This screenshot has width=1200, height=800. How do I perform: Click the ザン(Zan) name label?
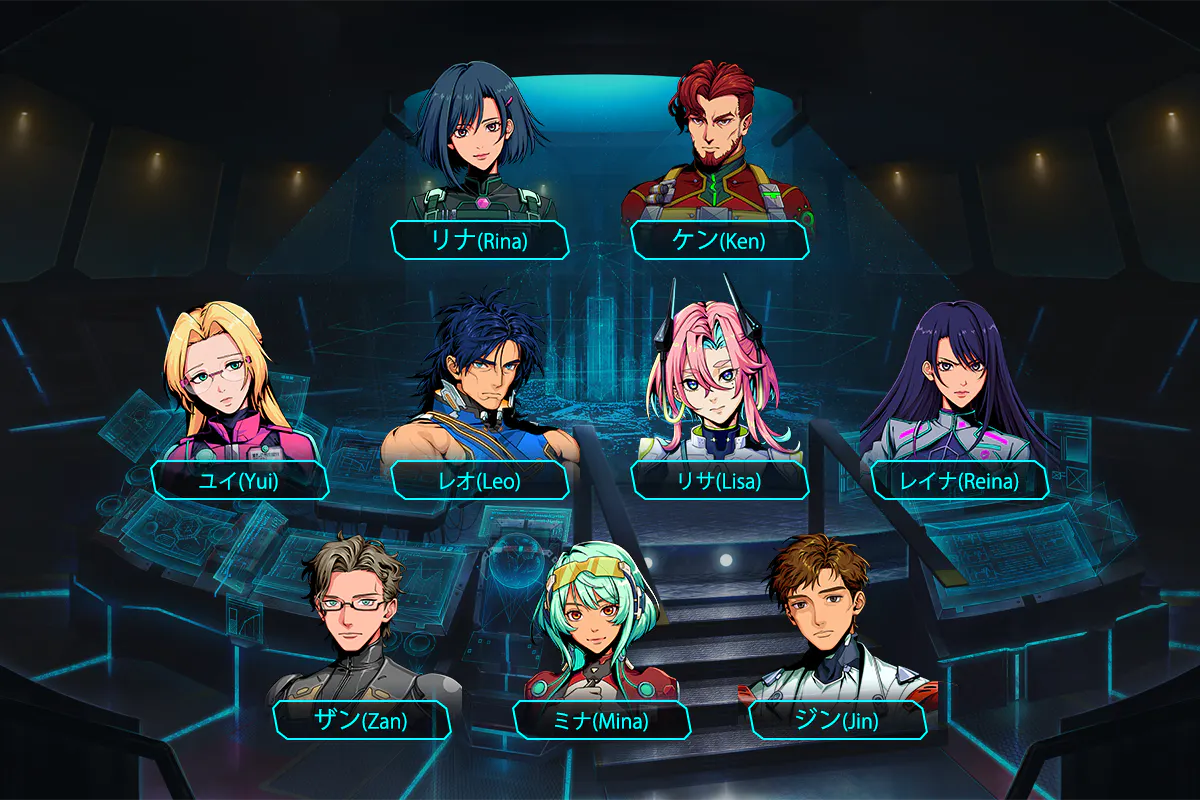361,720
